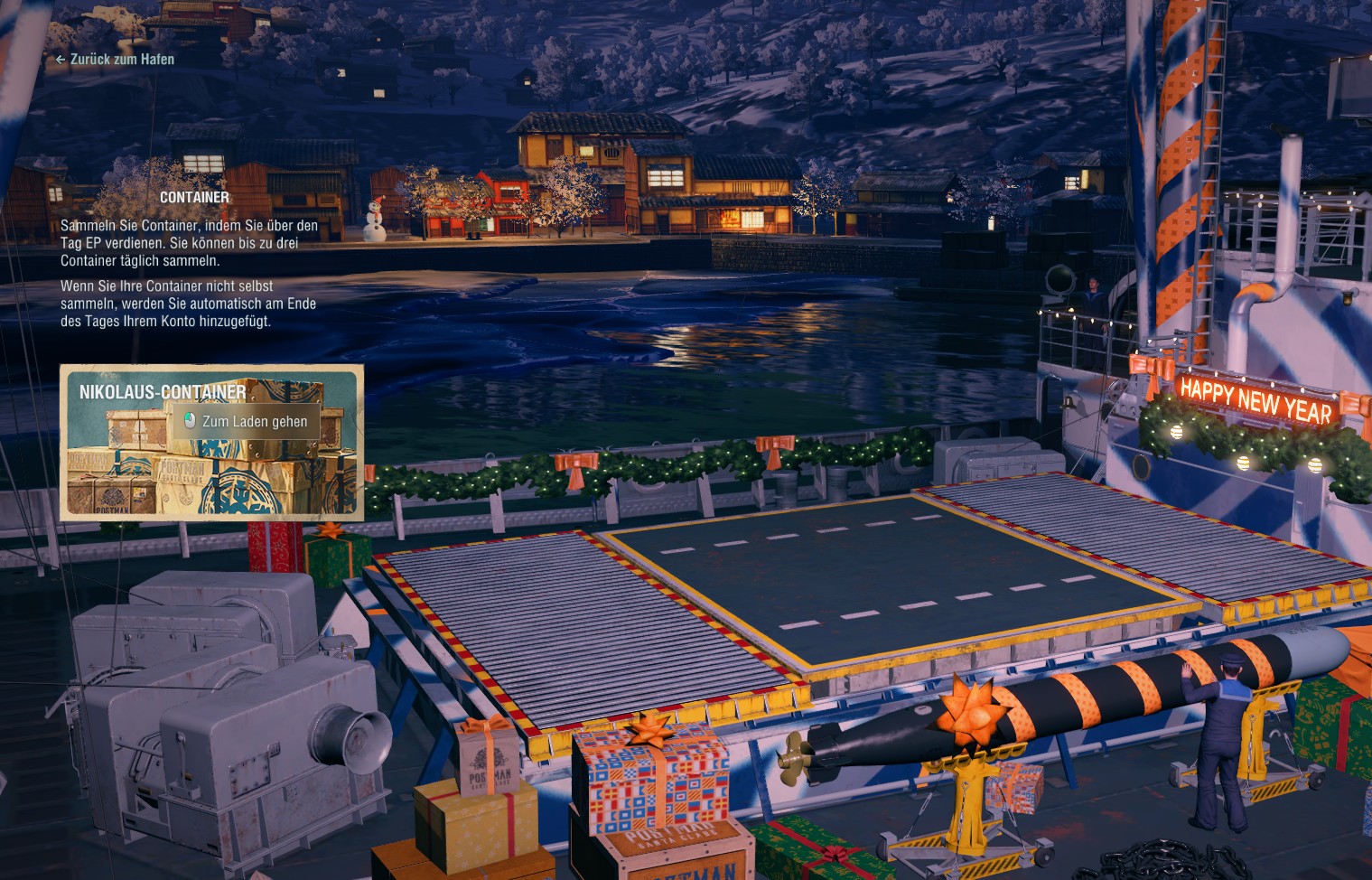Click the snowman with the red hat
1372x880 pixels.
click(x=378, y=220)
